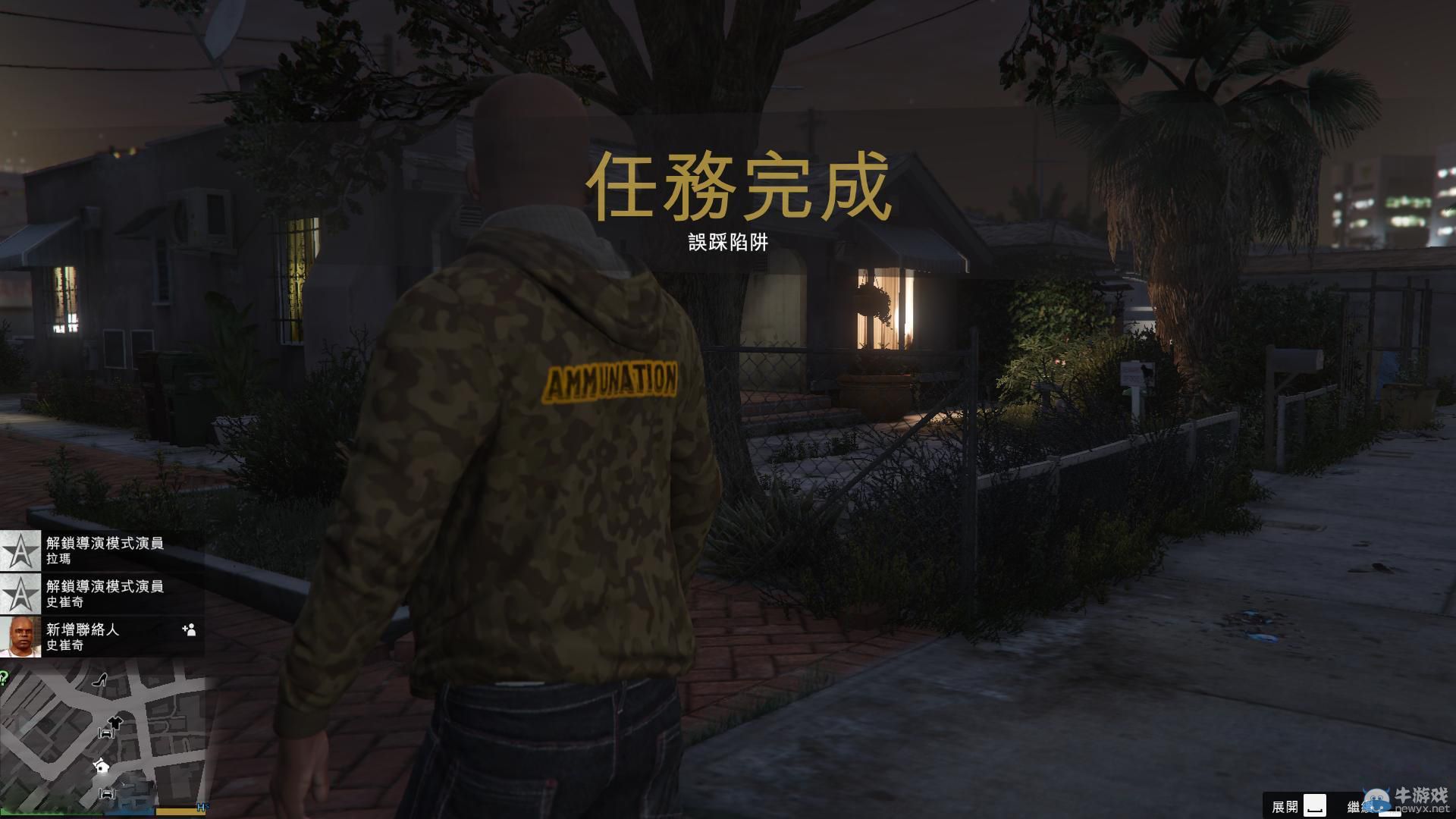
Task: Click the blue cow mascot watermark logo
Action: pos(1376,799)
